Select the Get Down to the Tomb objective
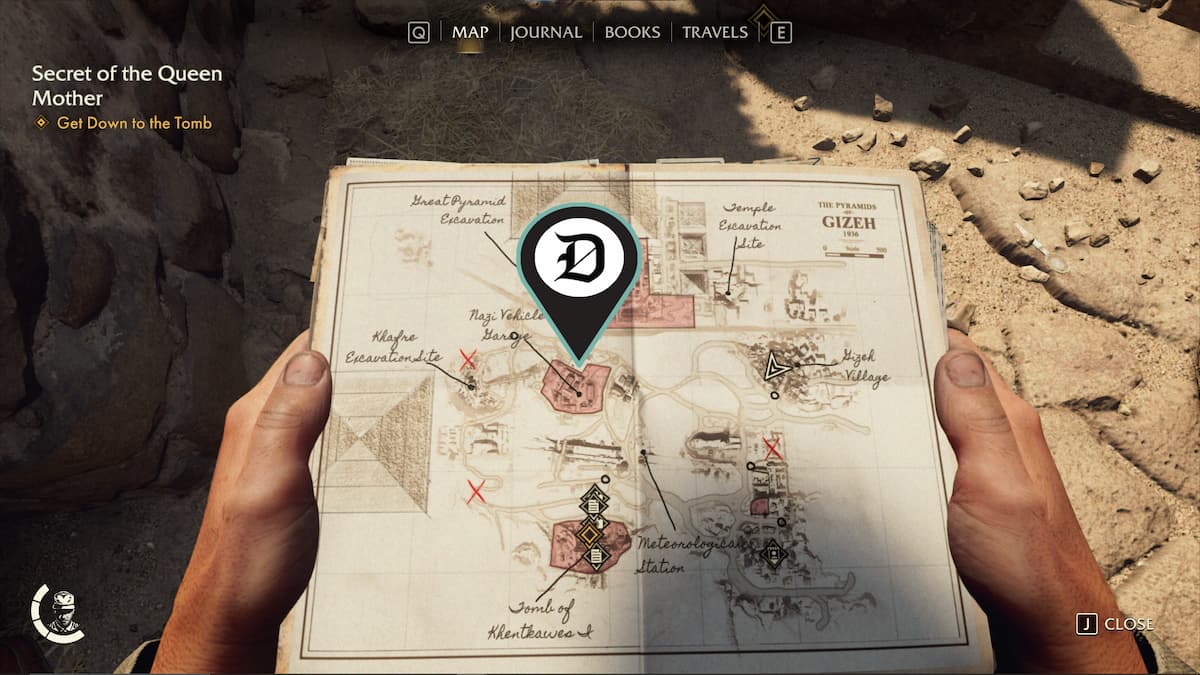This screenshot has height=675, width=1200. (x=134, y=123)
